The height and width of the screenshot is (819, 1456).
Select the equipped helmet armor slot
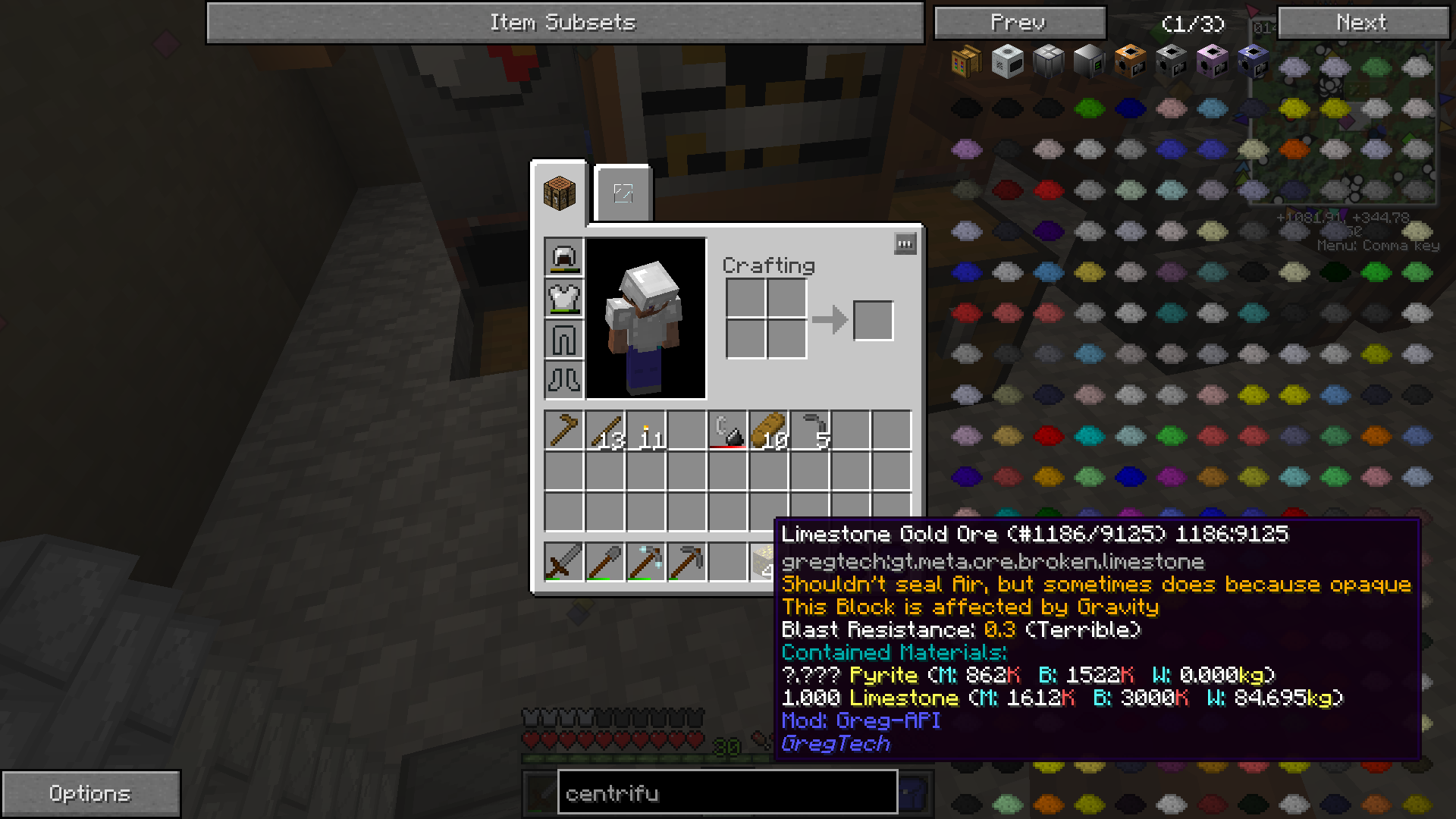point(563,256)
